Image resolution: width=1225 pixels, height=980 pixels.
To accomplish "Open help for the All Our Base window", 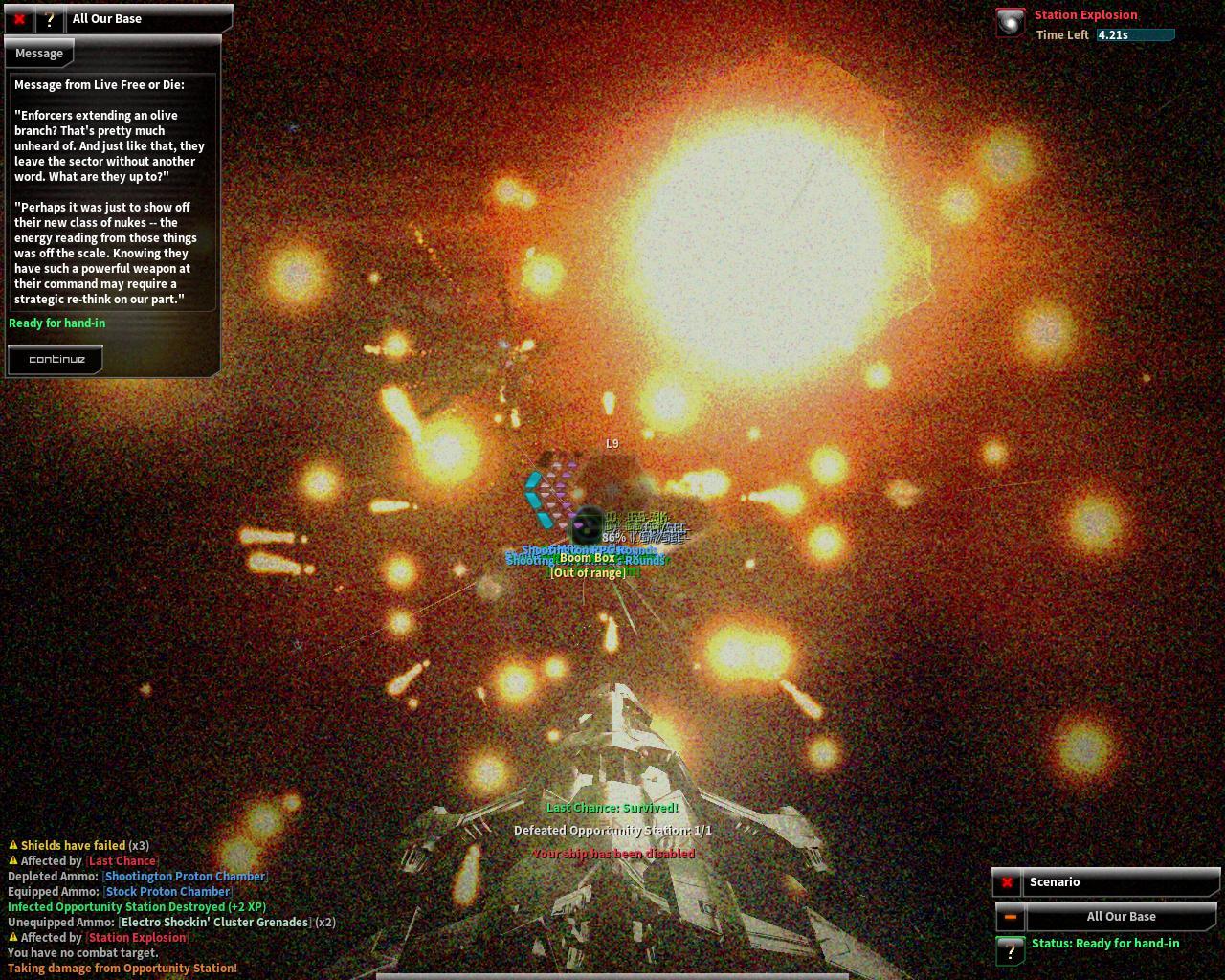I will 49,19.
